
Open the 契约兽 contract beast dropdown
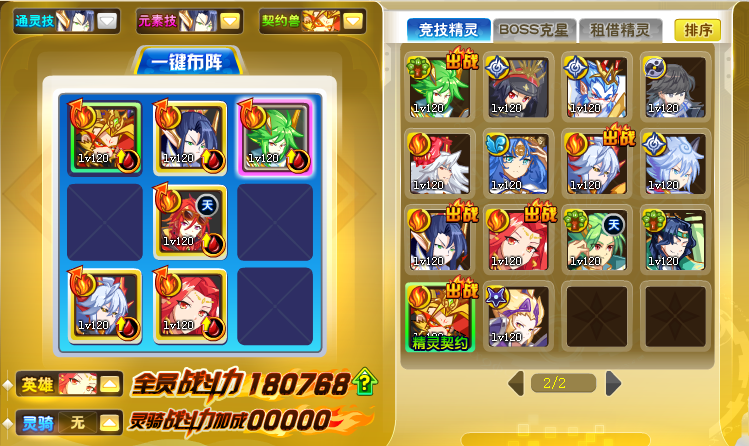tap(354, 20)
